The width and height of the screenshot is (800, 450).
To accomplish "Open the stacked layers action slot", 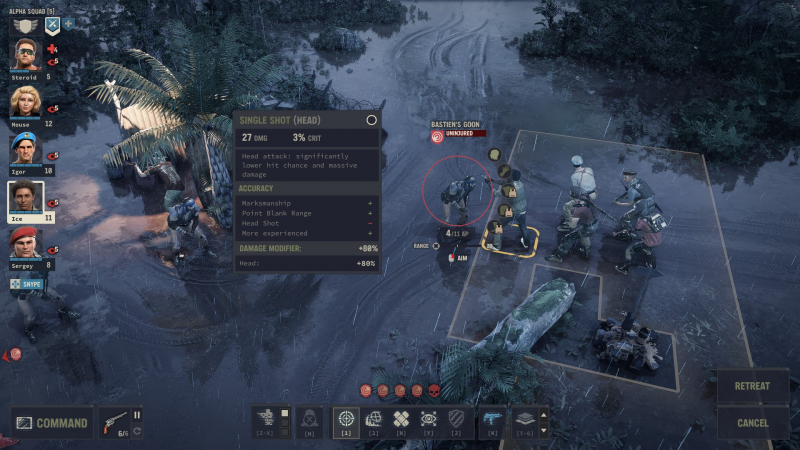I will 525,420.
